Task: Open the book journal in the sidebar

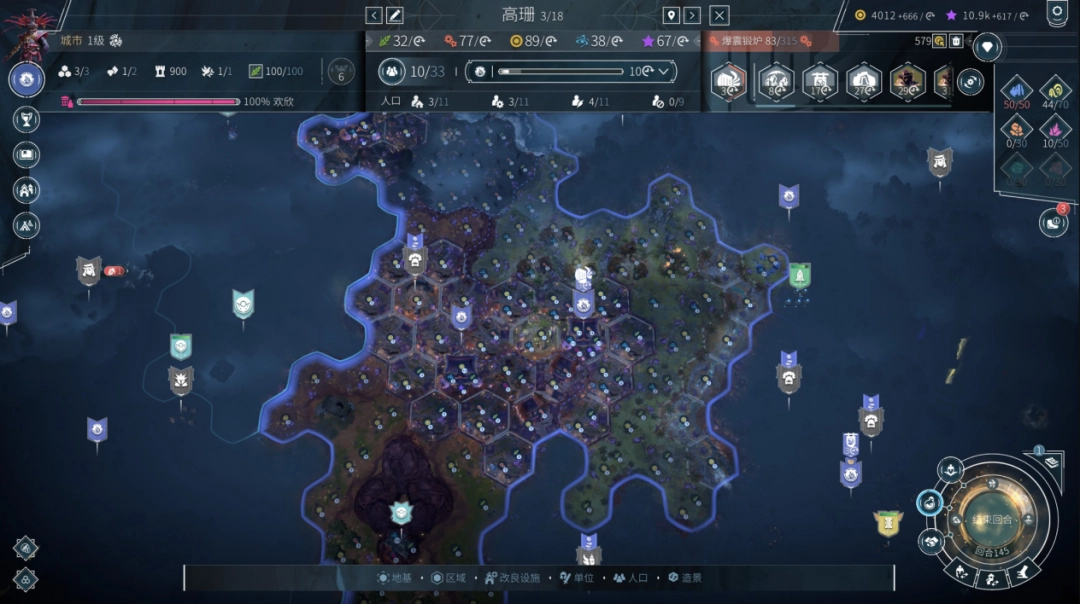Action: 26,155
